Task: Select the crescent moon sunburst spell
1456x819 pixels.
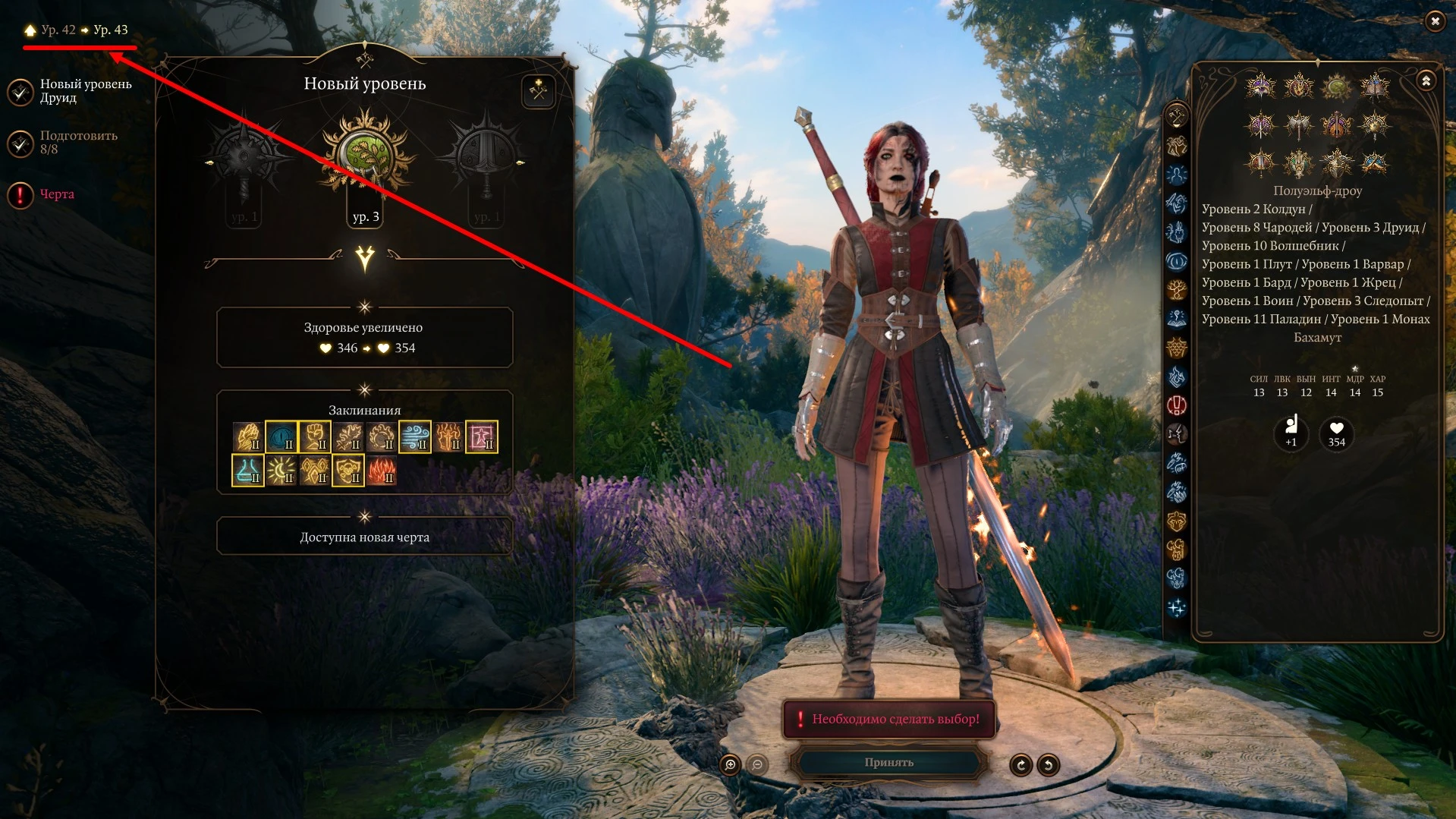Action: [281, 471]
